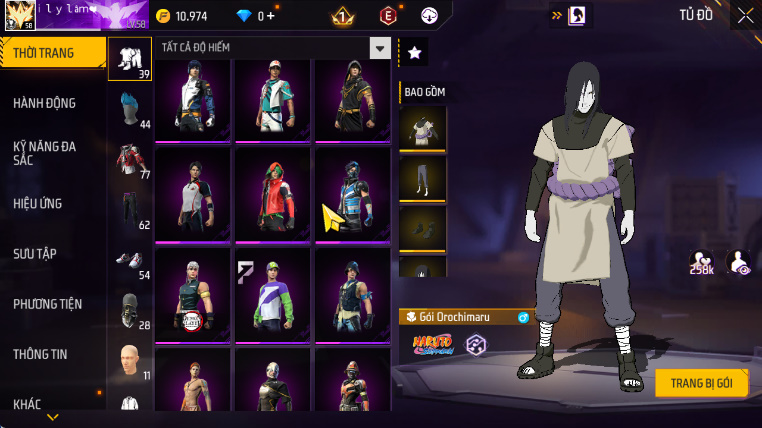
Task: Switch to the Thông Tin tab
Action: pos(41,354)
